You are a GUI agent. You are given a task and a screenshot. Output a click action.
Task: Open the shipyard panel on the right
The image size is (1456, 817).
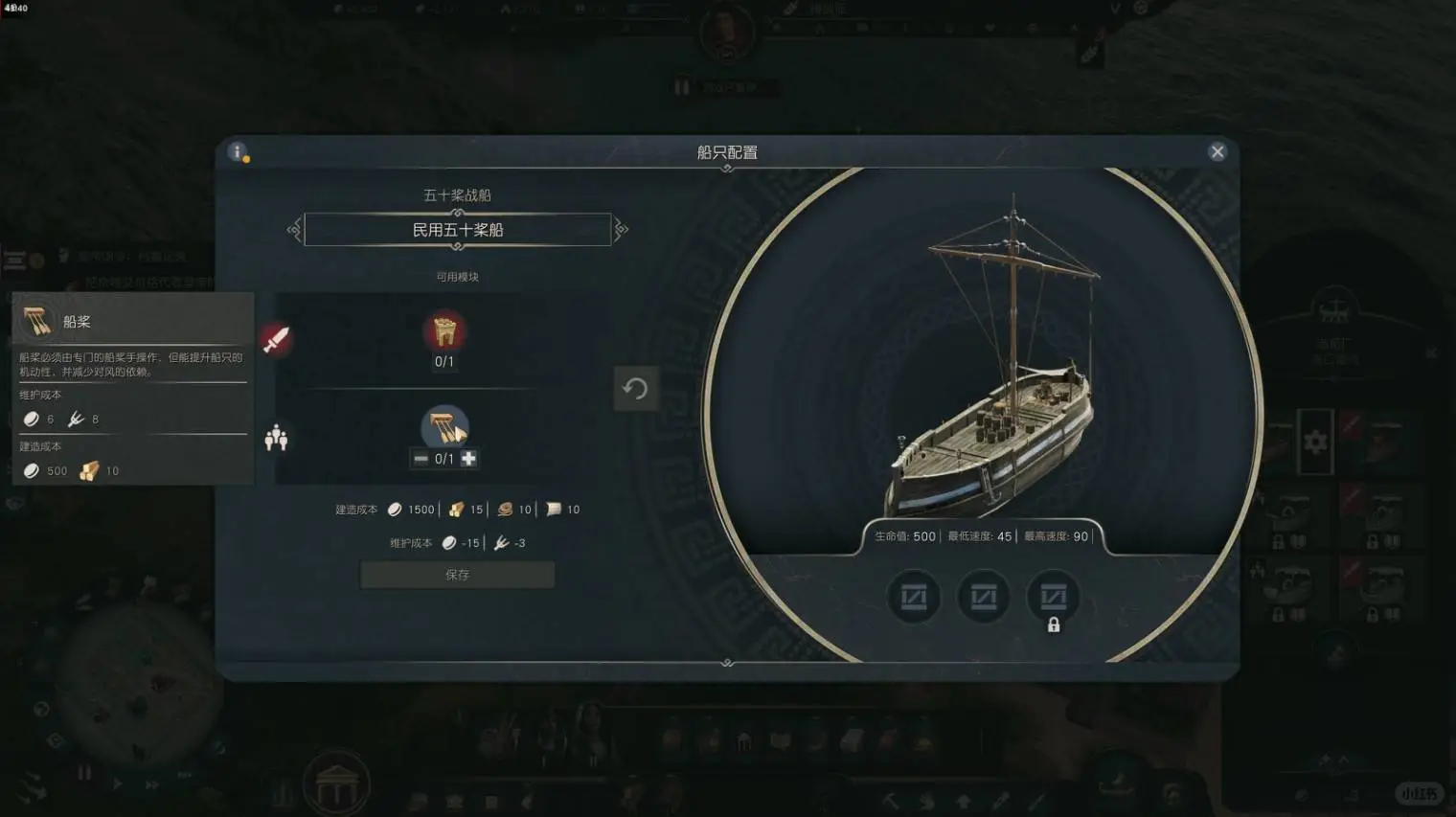[x=1336, y=311]
